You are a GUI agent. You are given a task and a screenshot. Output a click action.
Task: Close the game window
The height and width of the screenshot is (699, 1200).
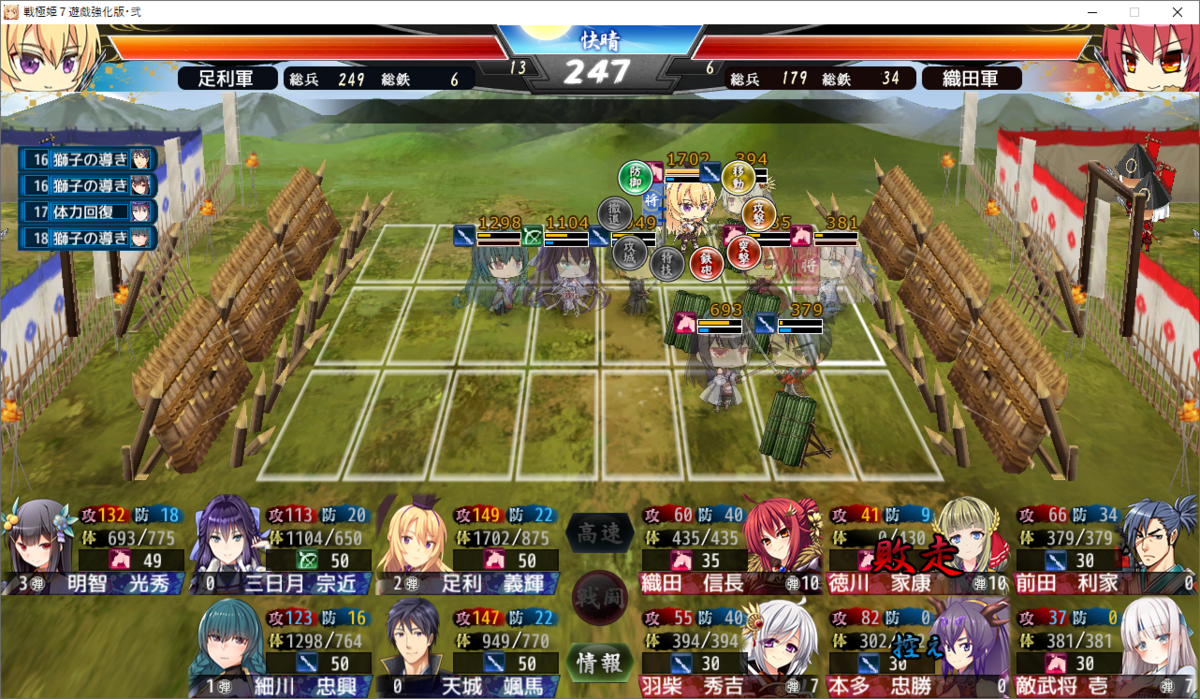pyautogui.click(x=1177, y=12)
